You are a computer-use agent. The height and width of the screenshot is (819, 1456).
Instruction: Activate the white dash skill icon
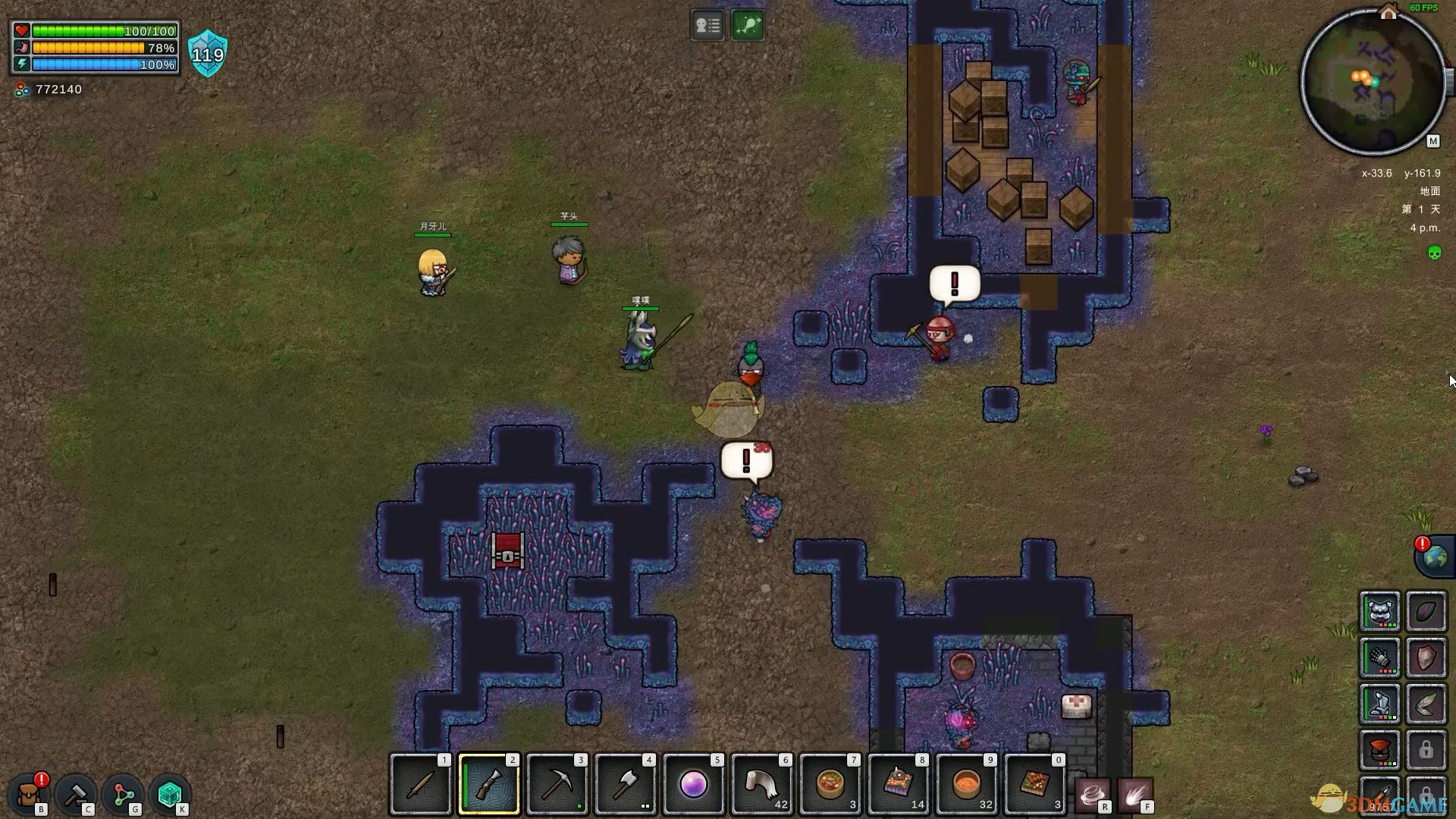[1134, 795]
